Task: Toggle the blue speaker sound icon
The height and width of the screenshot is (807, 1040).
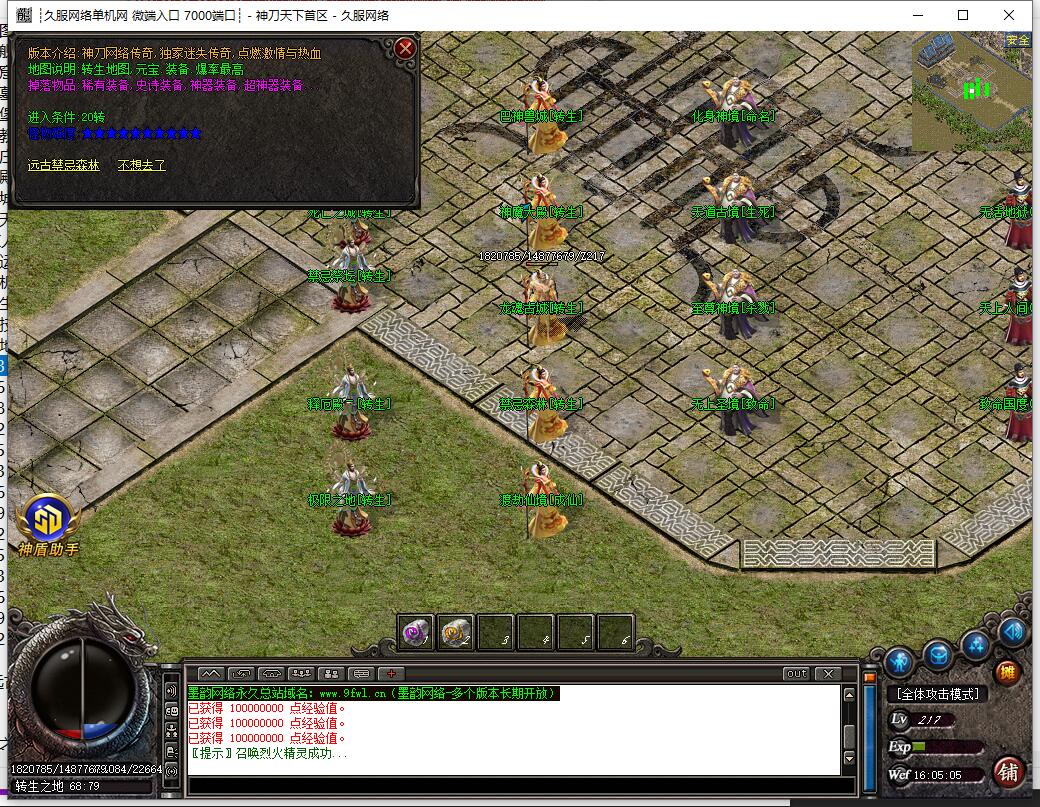Action: [1014, 632]
